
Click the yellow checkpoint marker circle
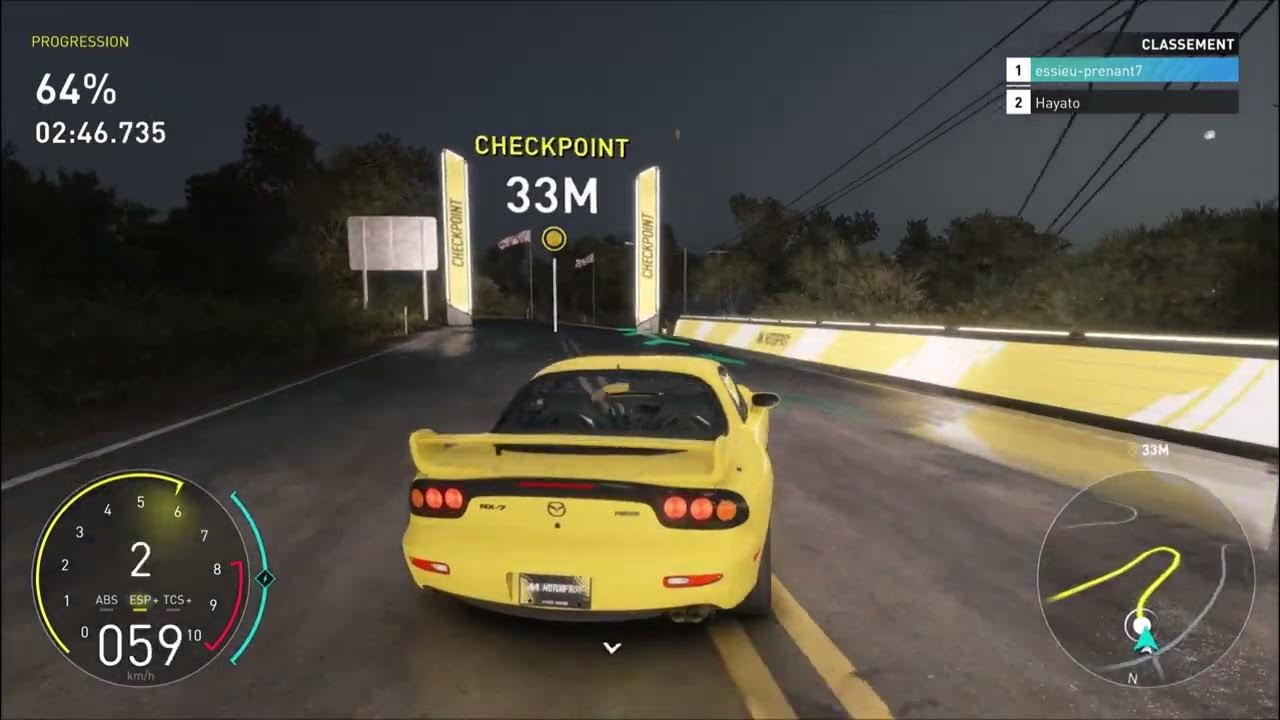tap(553, 237)
